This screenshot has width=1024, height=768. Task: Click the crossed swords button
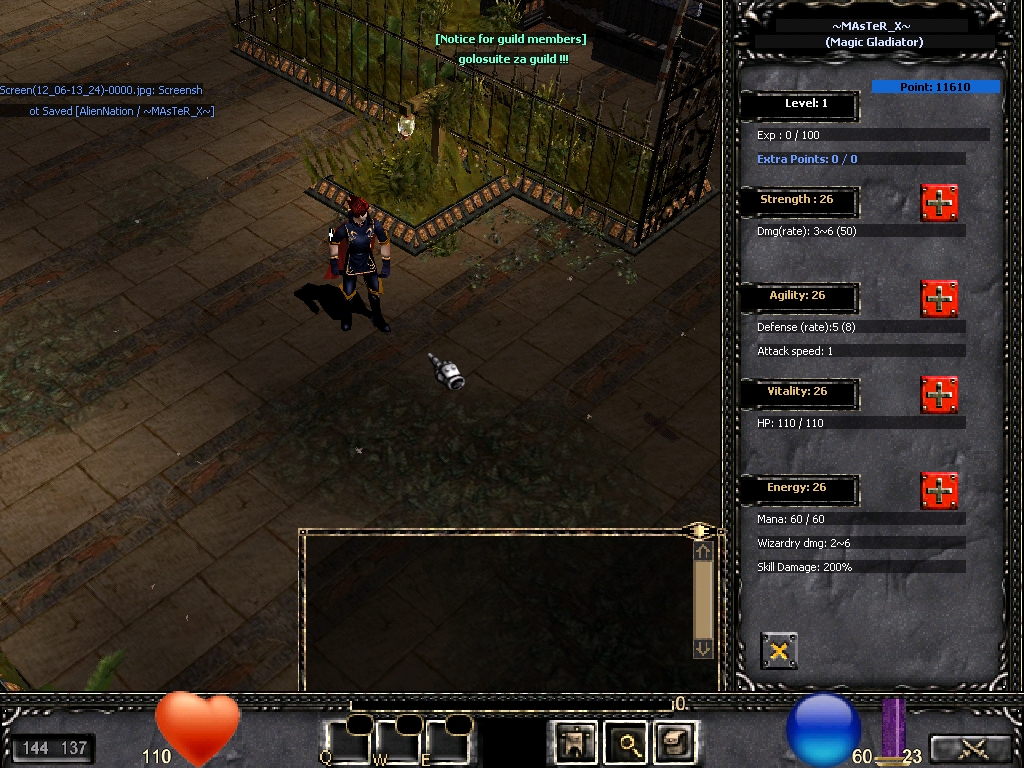[970, 749]
